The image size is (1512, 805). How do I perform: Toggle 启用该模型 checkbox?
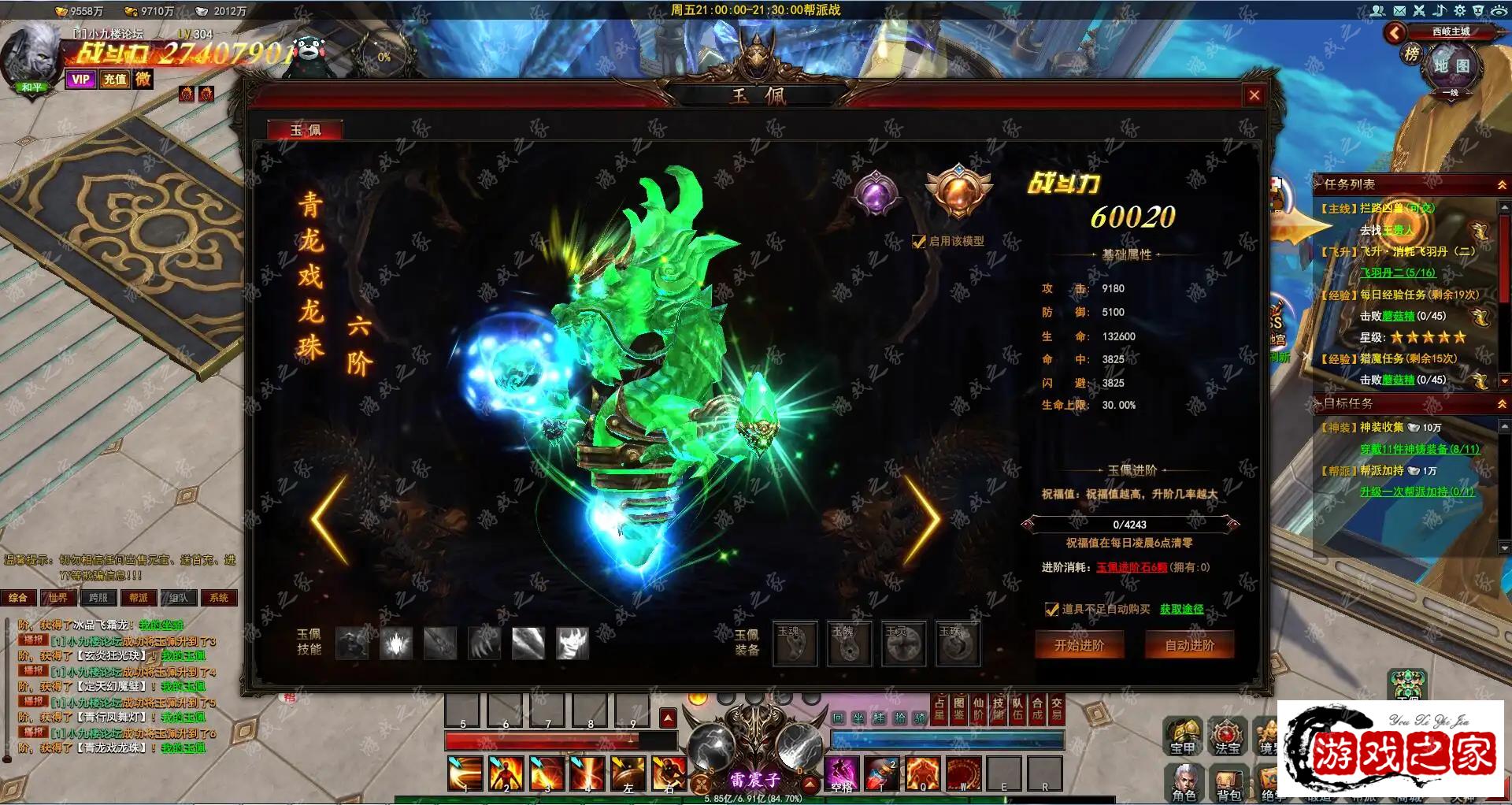[x=918, y=242]
